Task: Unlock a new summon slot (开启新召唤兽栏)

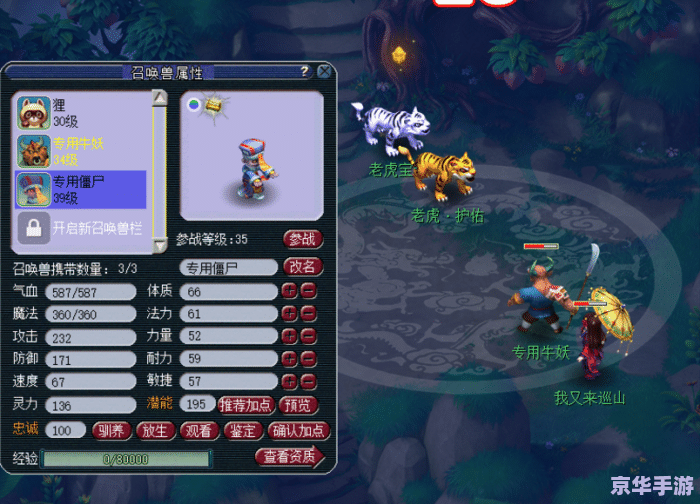Action: [x=80, y=227]
